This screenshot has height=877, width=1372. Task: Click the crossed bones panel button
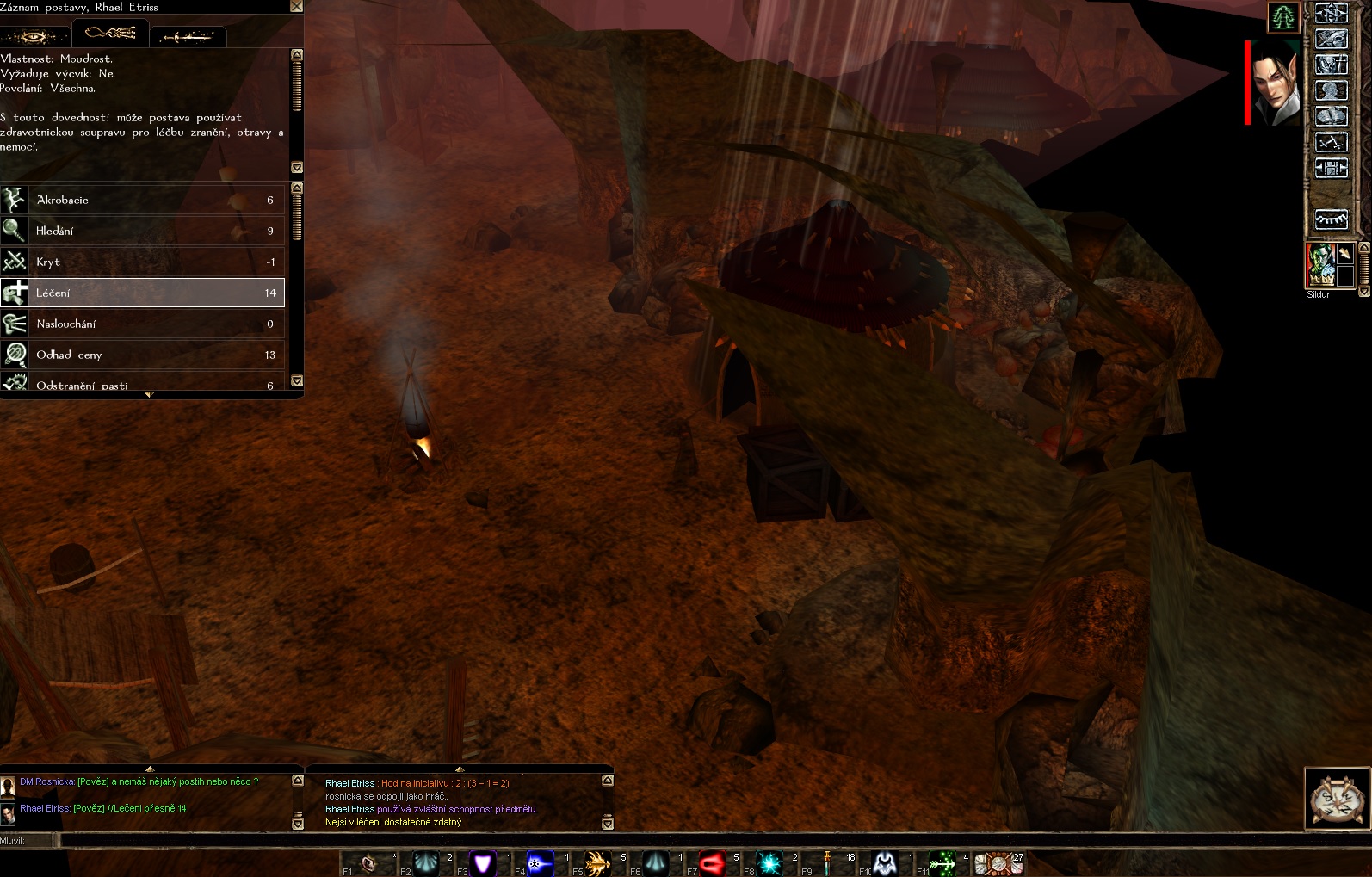point(1331,142)
